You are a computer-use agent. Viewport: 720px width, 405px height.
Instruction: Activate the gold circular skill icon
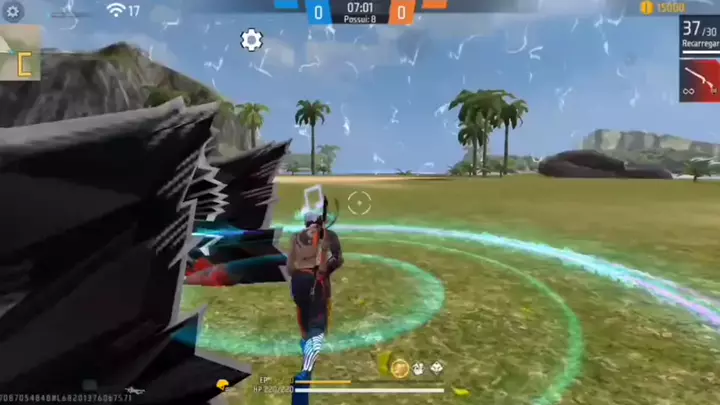pyautogui.click(x=400, y=367)
